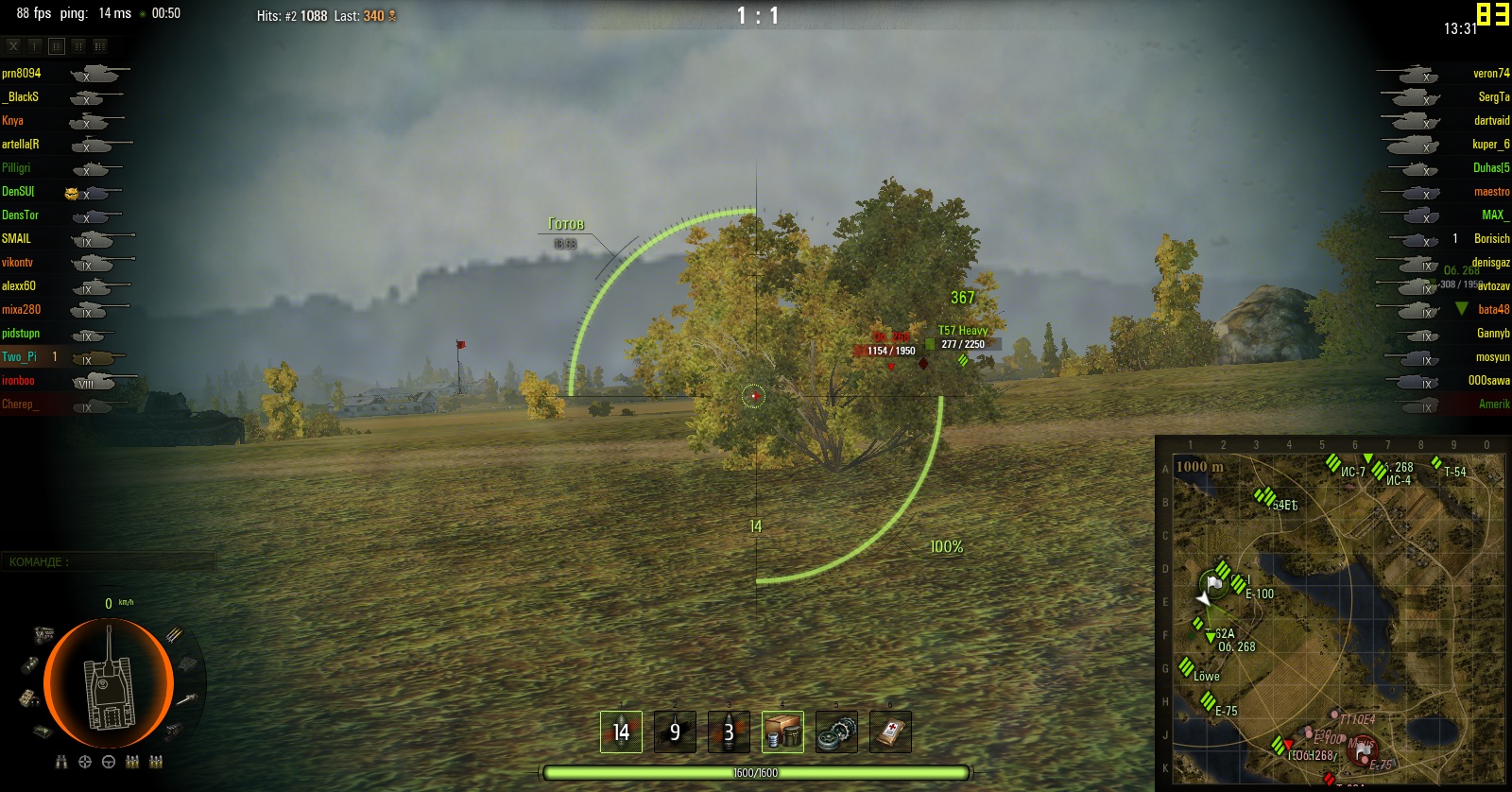Switch to the shell slot showing 9

[675, 732]
